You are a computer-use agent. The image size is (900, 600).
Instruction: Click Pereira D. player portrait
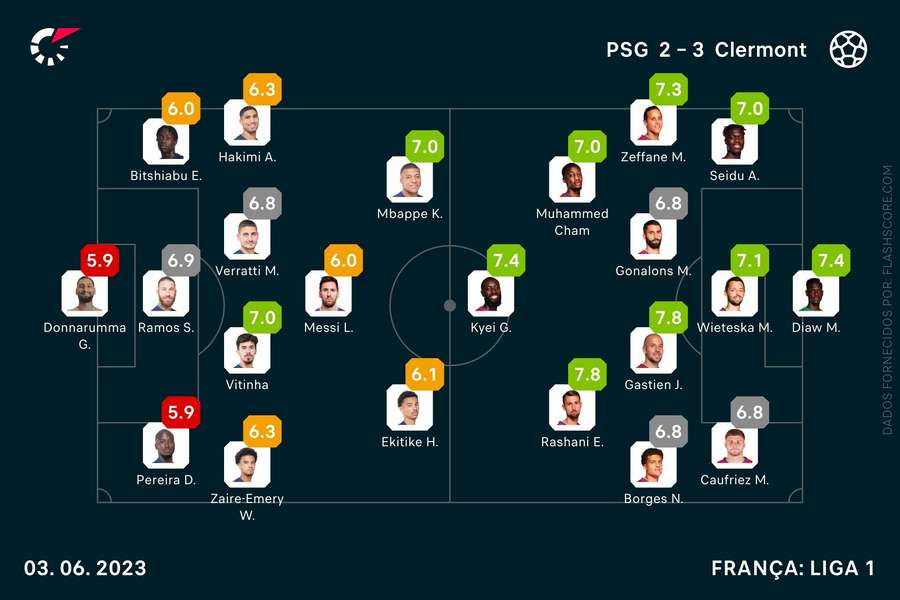point(166,445)
